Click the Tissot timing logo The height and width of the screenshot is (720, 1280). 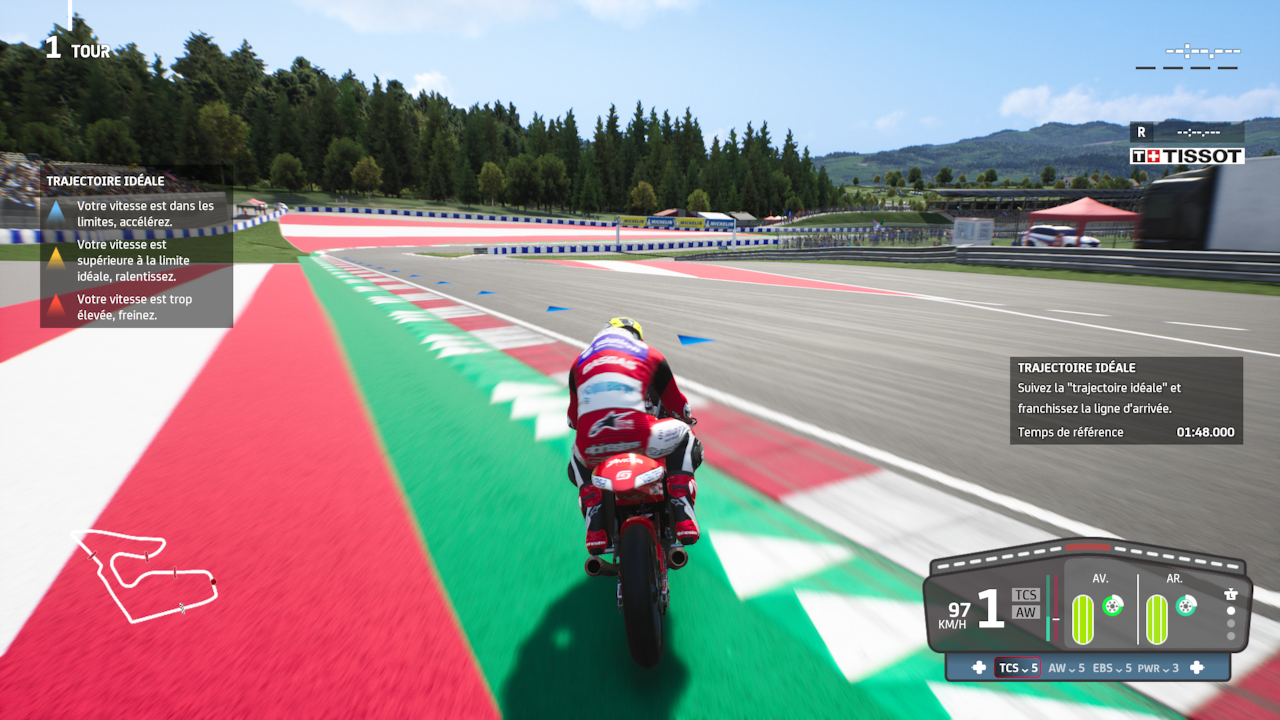pyautogui.click(x=1187, y=156)
